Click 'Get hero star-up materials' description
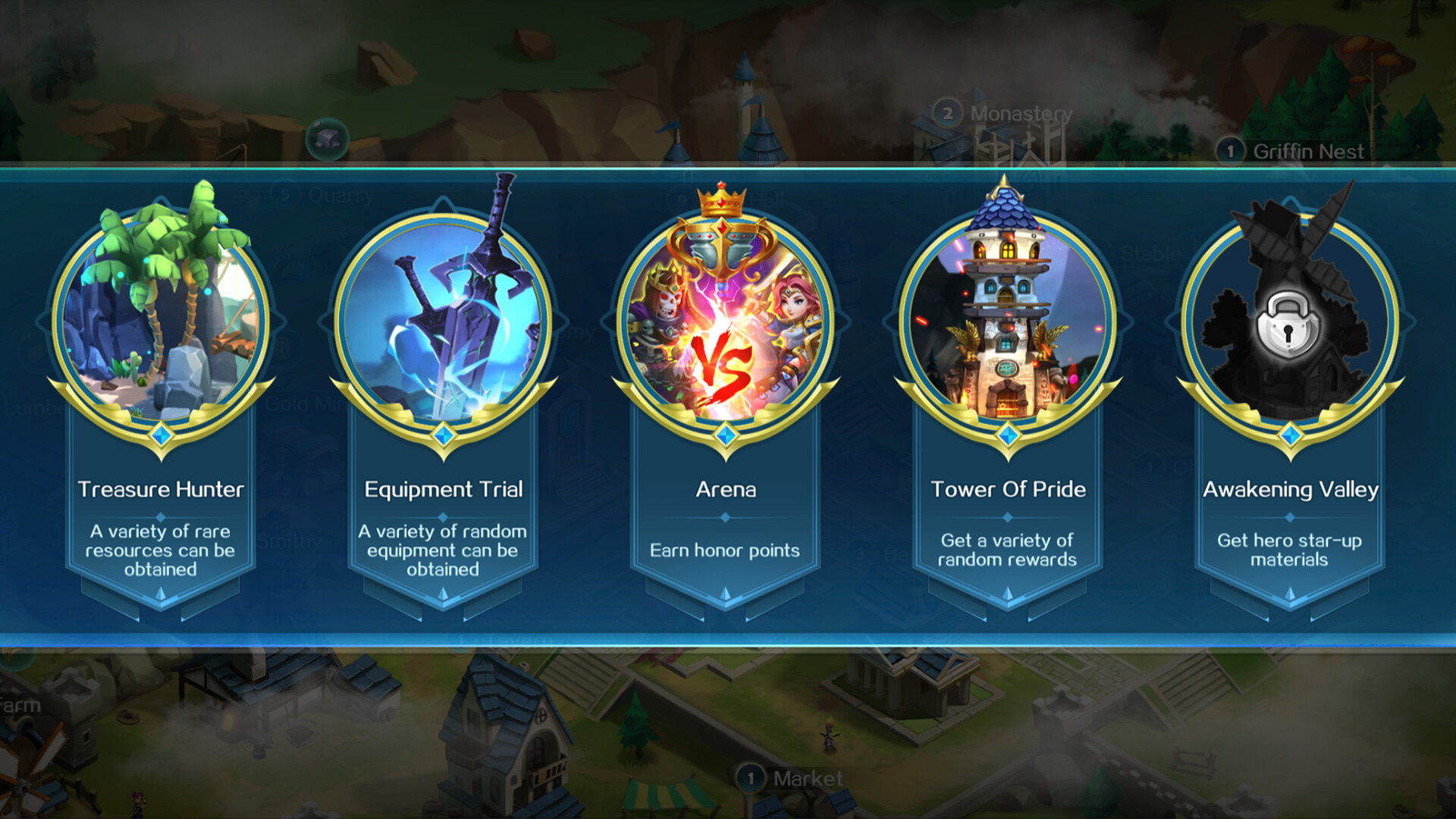Image resolution: width=1456 pixels, height=819 pixels. (x=1289, y=551)
